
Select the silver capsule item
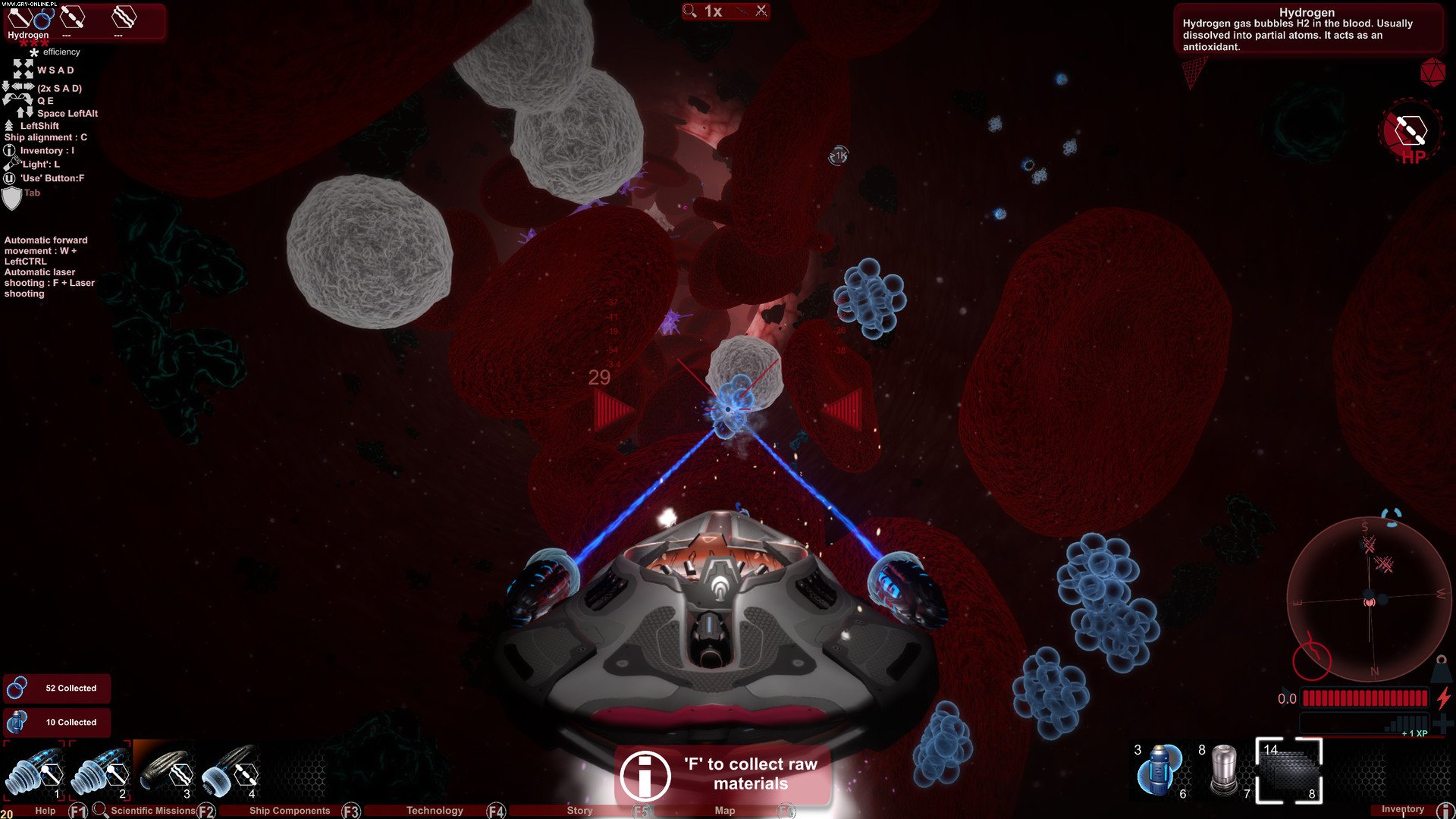click(x=1224, y=771)
